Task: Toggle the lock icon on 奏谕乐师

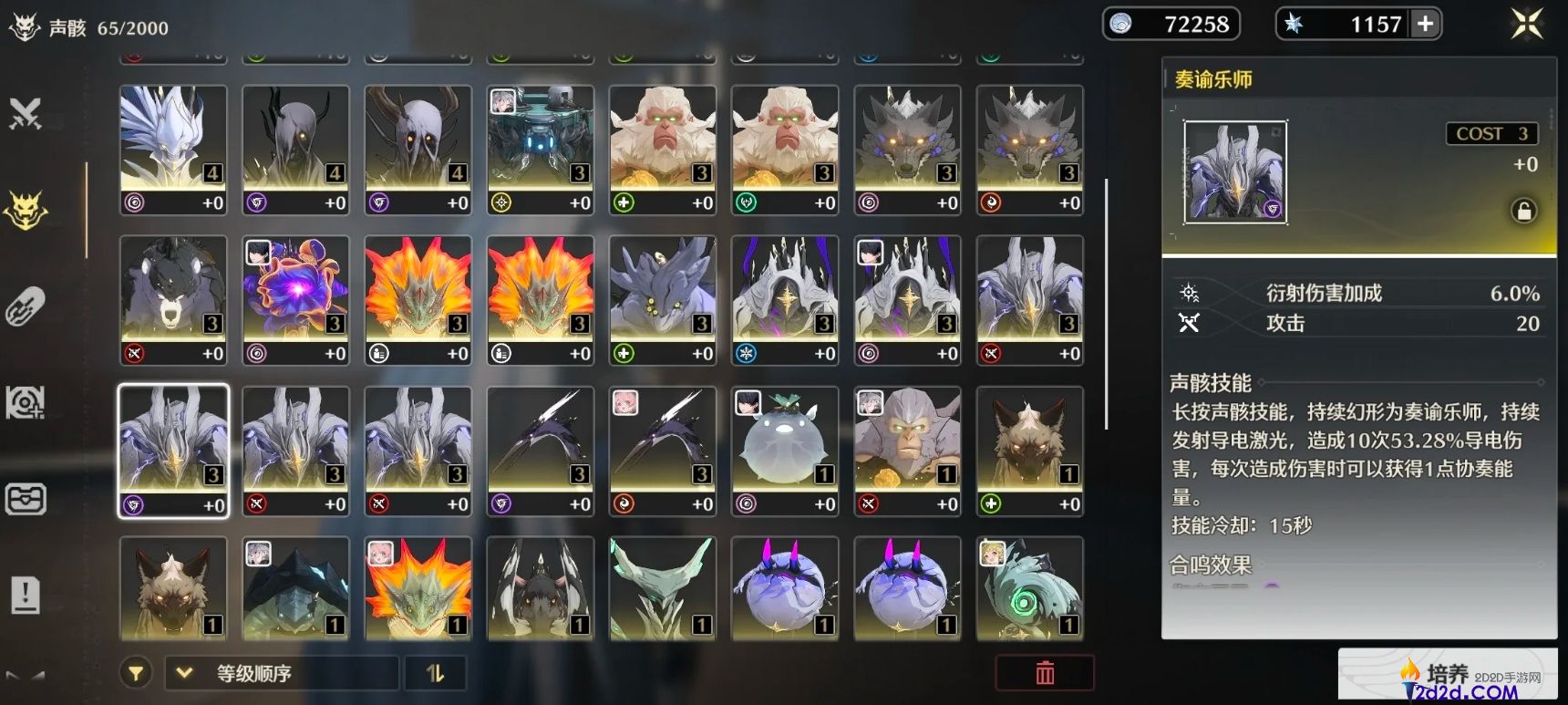Action: pyautogui.click(x=1523, y=211)
